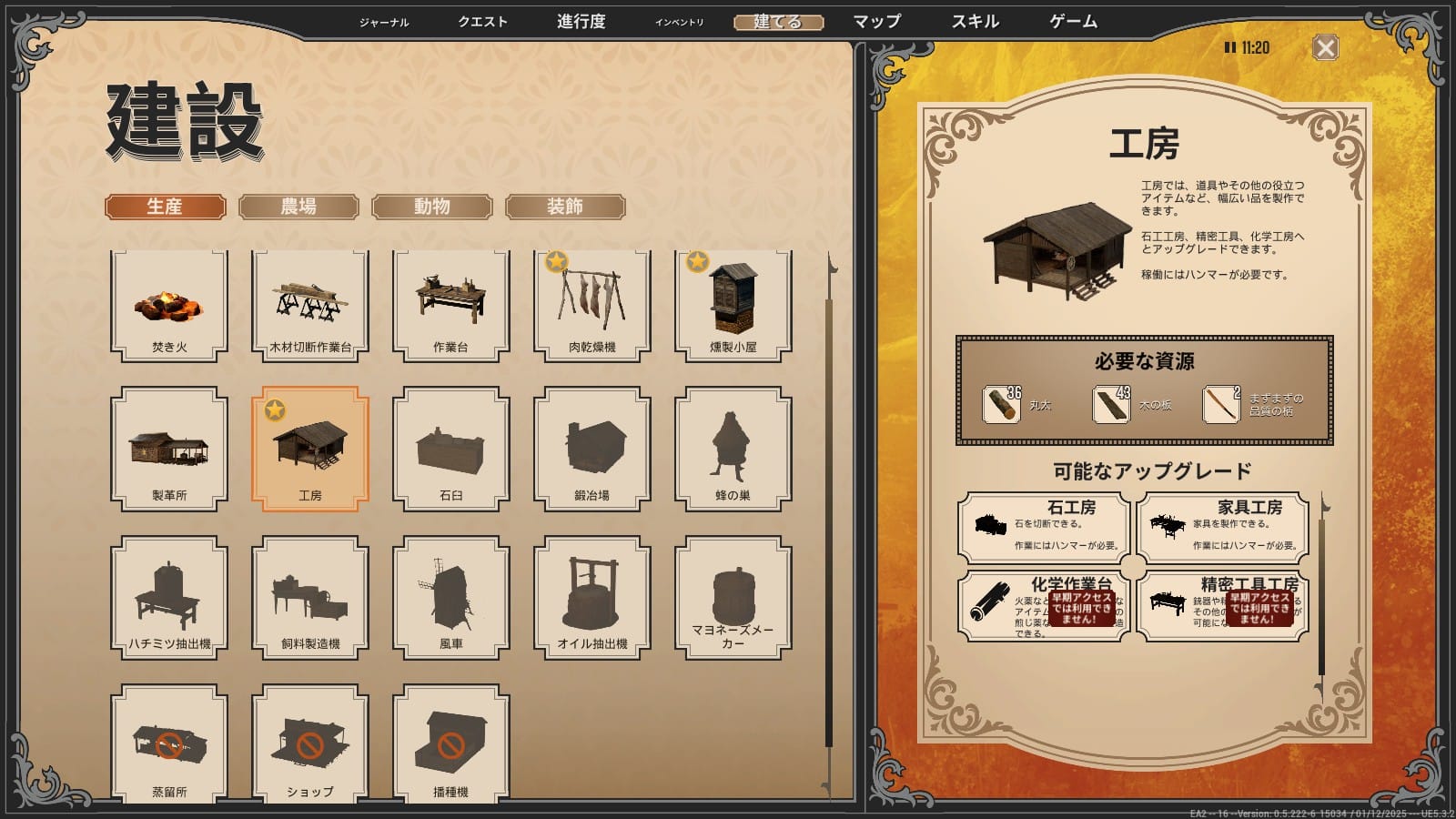Choose the 石工房 upgrade option
The image size is (1456, 819).
coord(1045,527)
